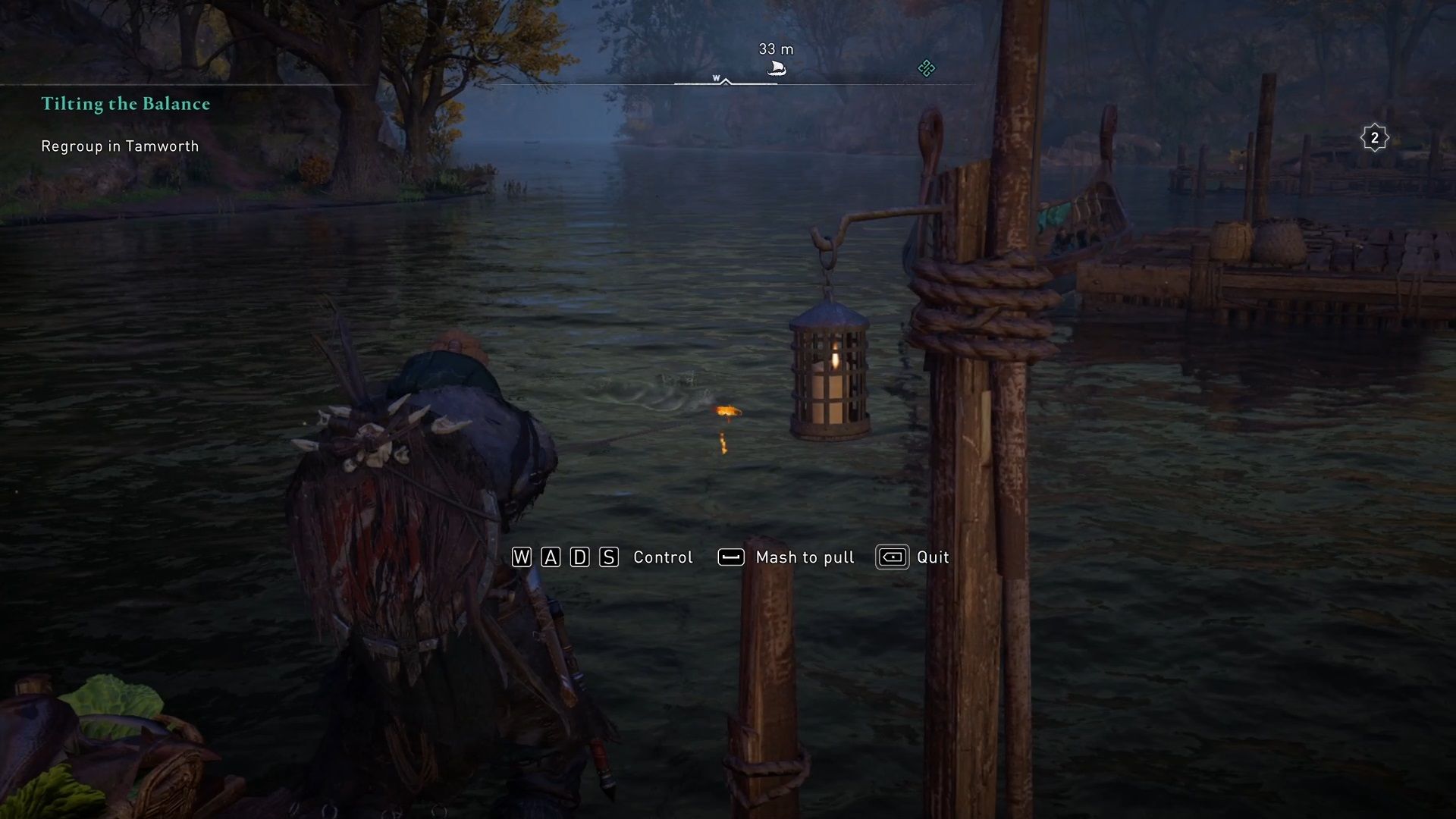This screenshot has height=819, width=1456.
Task: Click the spacebar icon beside Mash to pull
Action: (730, 557)
